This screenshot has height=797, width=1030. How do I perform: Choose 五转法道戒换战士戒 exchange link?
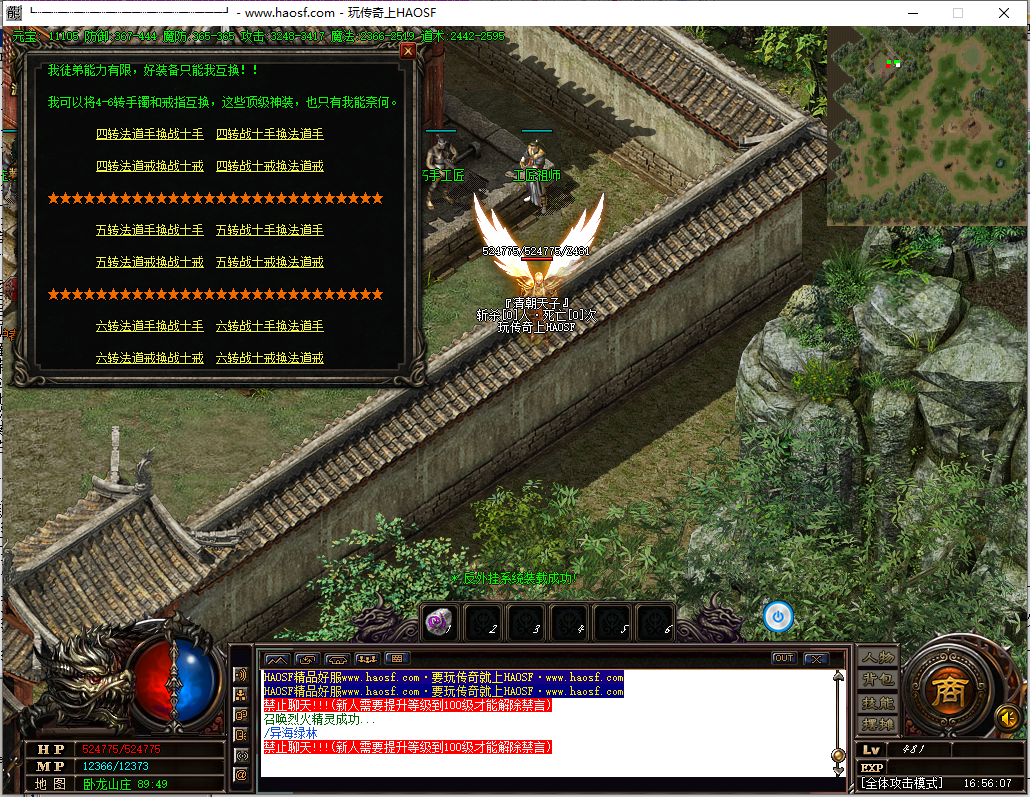click(x=149, y=262)
